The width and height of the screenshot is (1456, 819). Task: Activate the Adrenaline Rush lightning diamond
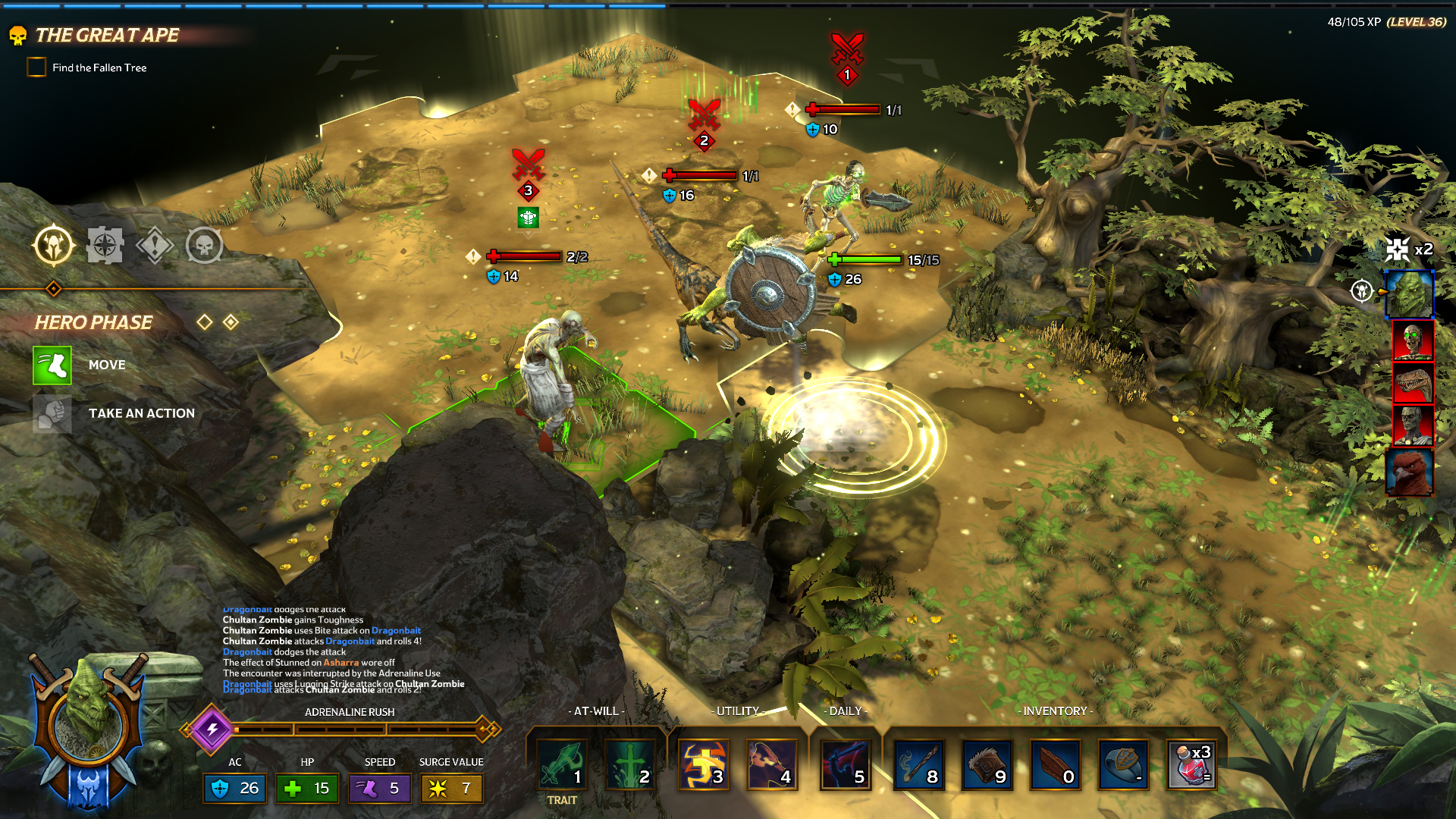tap(213, 730)
